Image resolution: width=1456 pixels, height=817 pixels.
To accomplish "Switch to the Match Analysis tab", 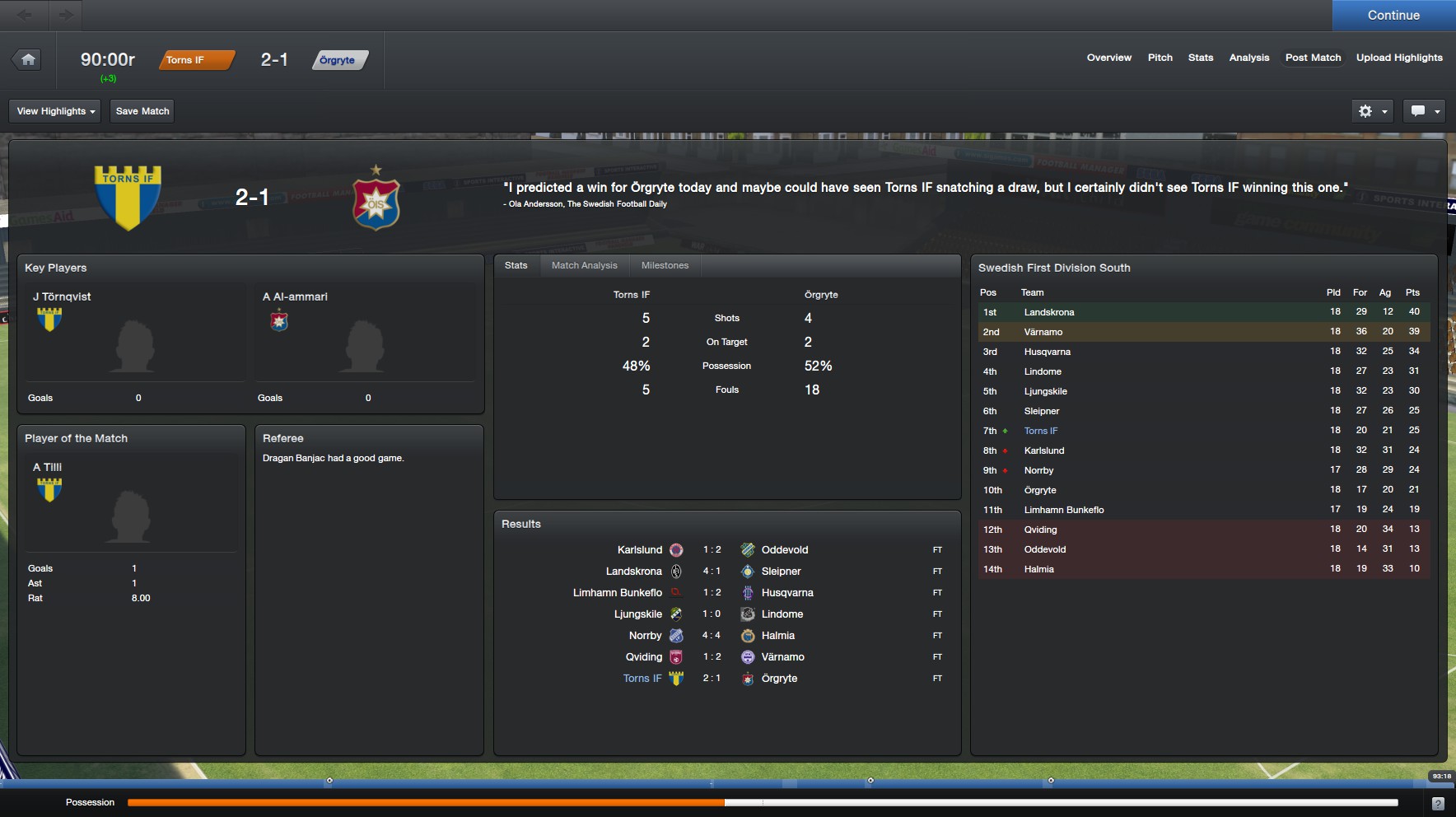I will (x=584, y=265).
